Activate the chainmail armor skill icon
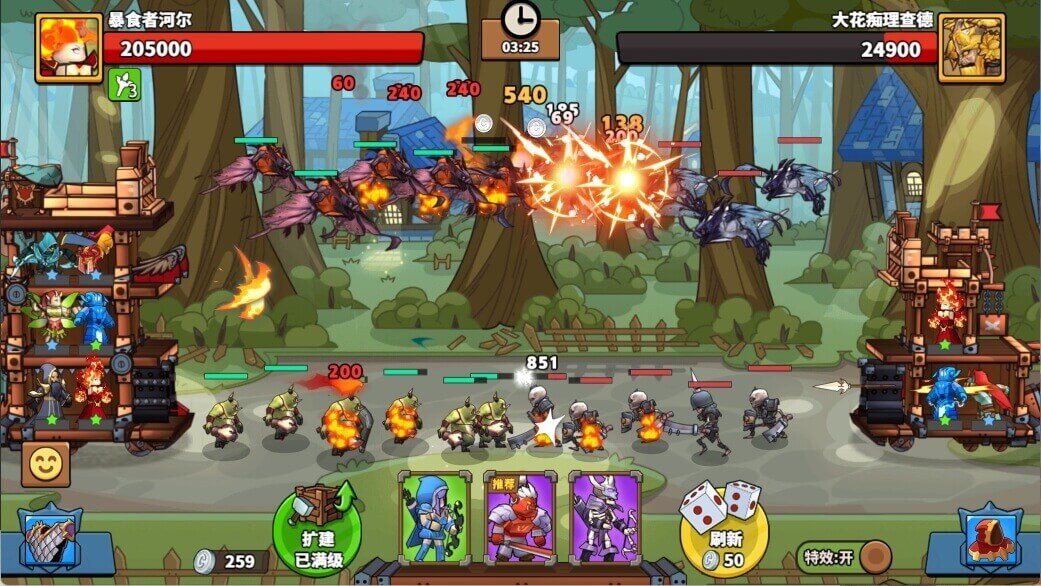Viewport: 1041px width, 586px height. (50, 541)
